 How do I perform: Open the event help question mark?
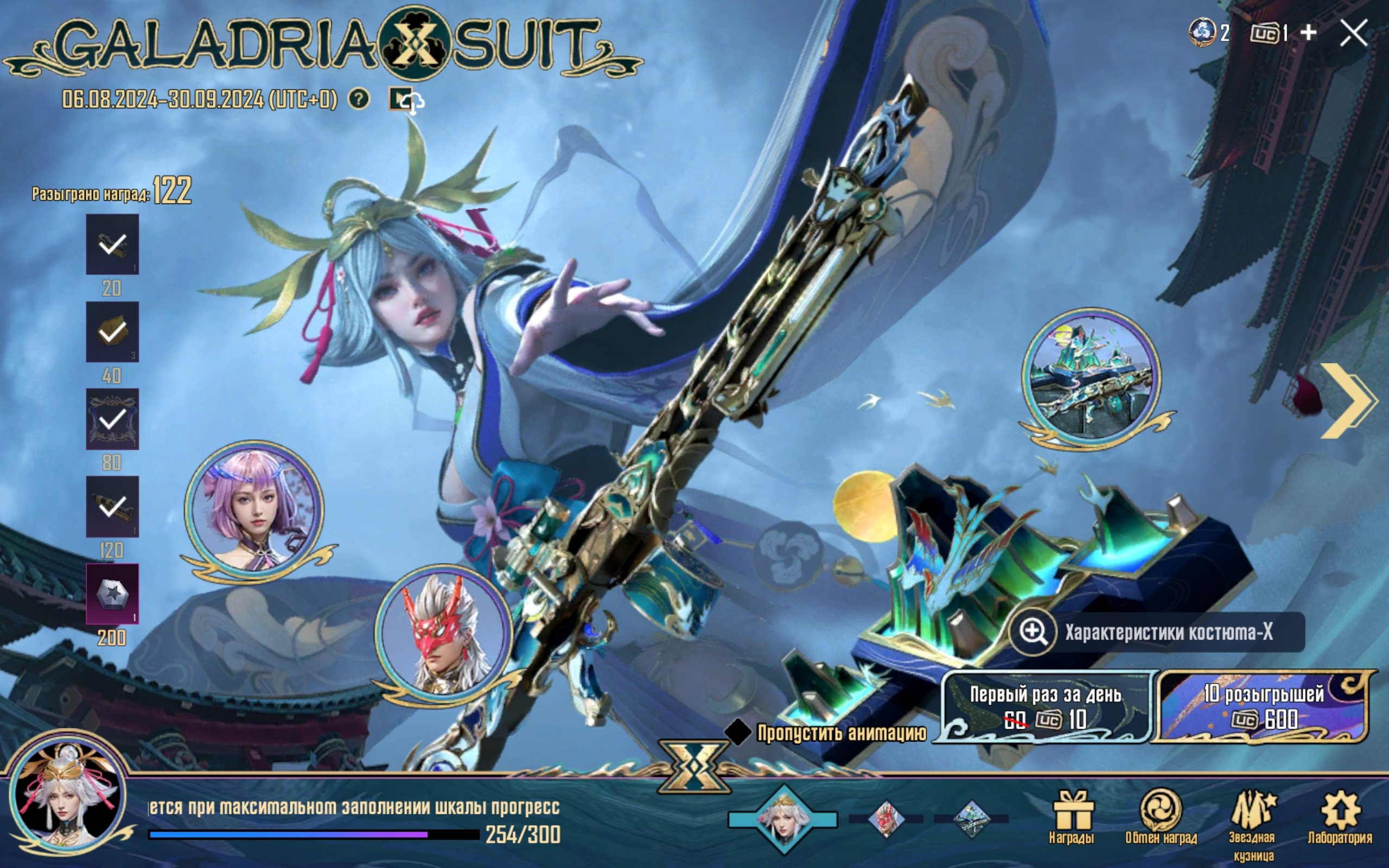[359, 99]
